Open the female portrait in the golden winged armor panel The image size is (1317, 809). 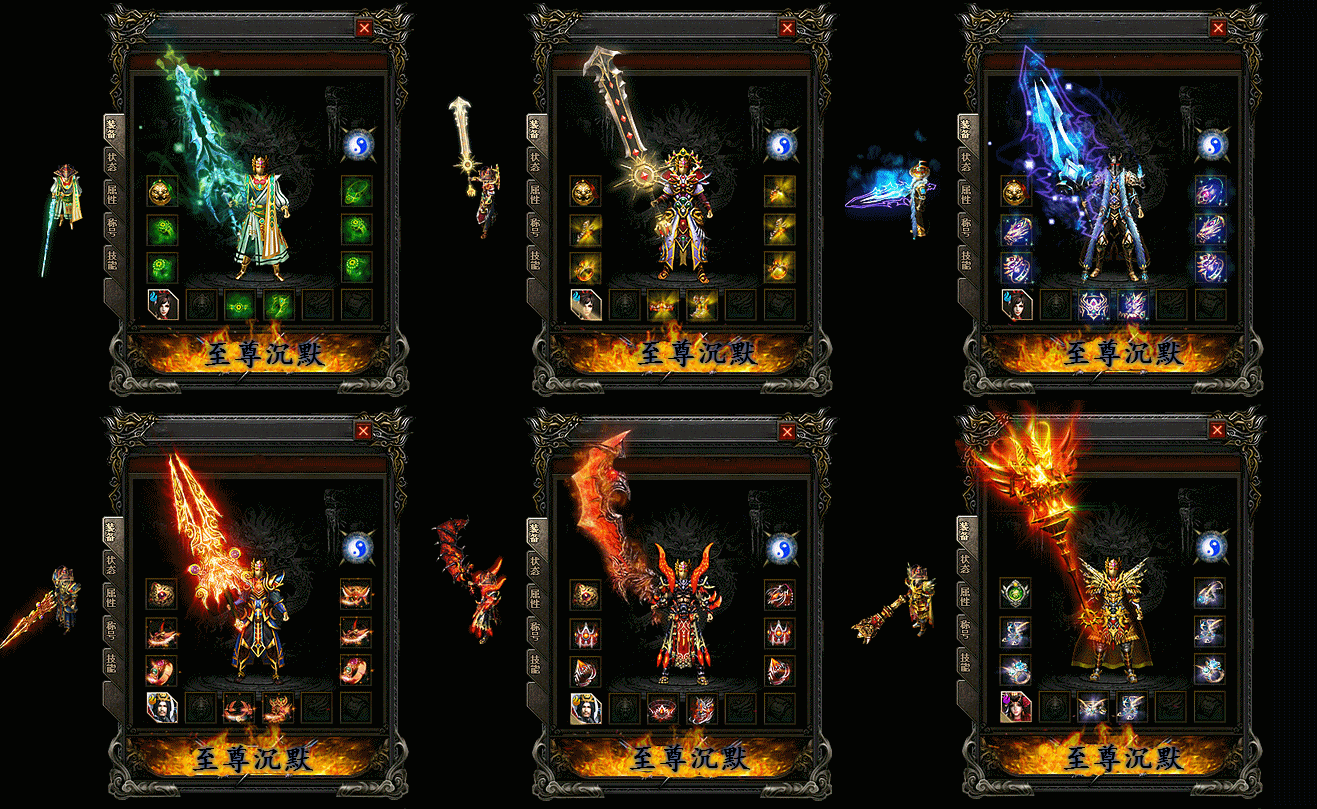pos(1016,706)
